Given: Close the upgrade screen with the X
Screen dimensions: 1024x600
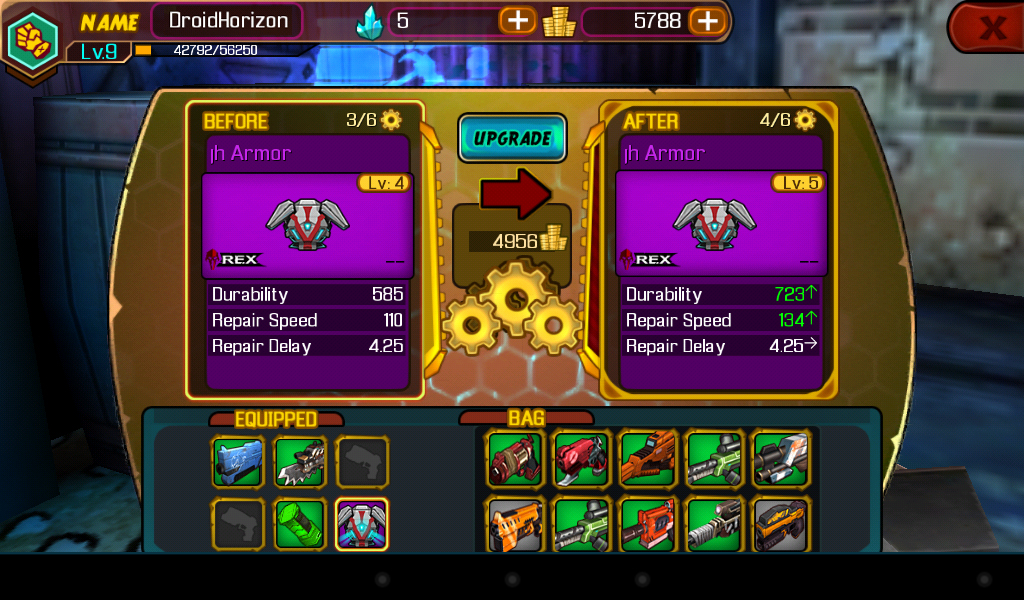Looking at the screenshot, I should click(990, 28).
